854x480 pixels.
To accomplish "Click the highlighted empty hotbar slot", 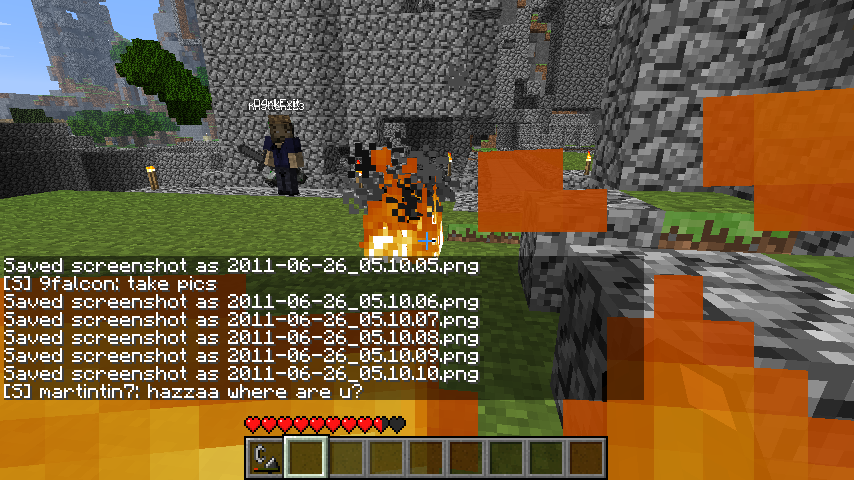I will pos(305,458).
